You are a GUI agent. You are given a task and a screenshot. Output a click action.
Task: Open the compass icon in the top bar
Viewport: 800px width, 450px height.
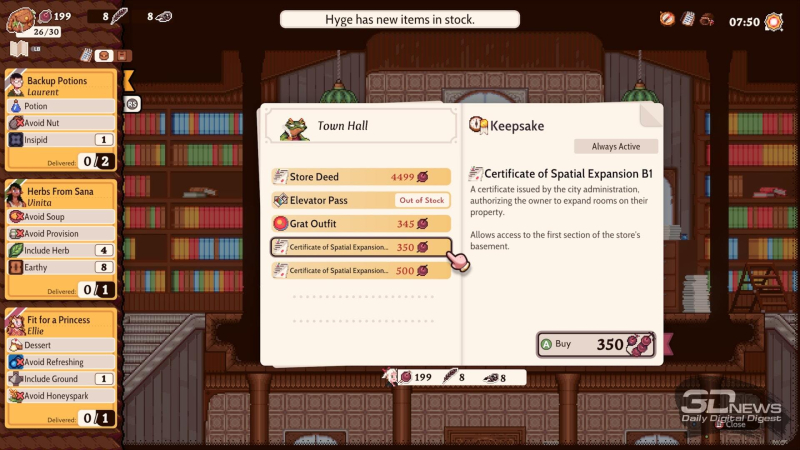click(667, 19)
